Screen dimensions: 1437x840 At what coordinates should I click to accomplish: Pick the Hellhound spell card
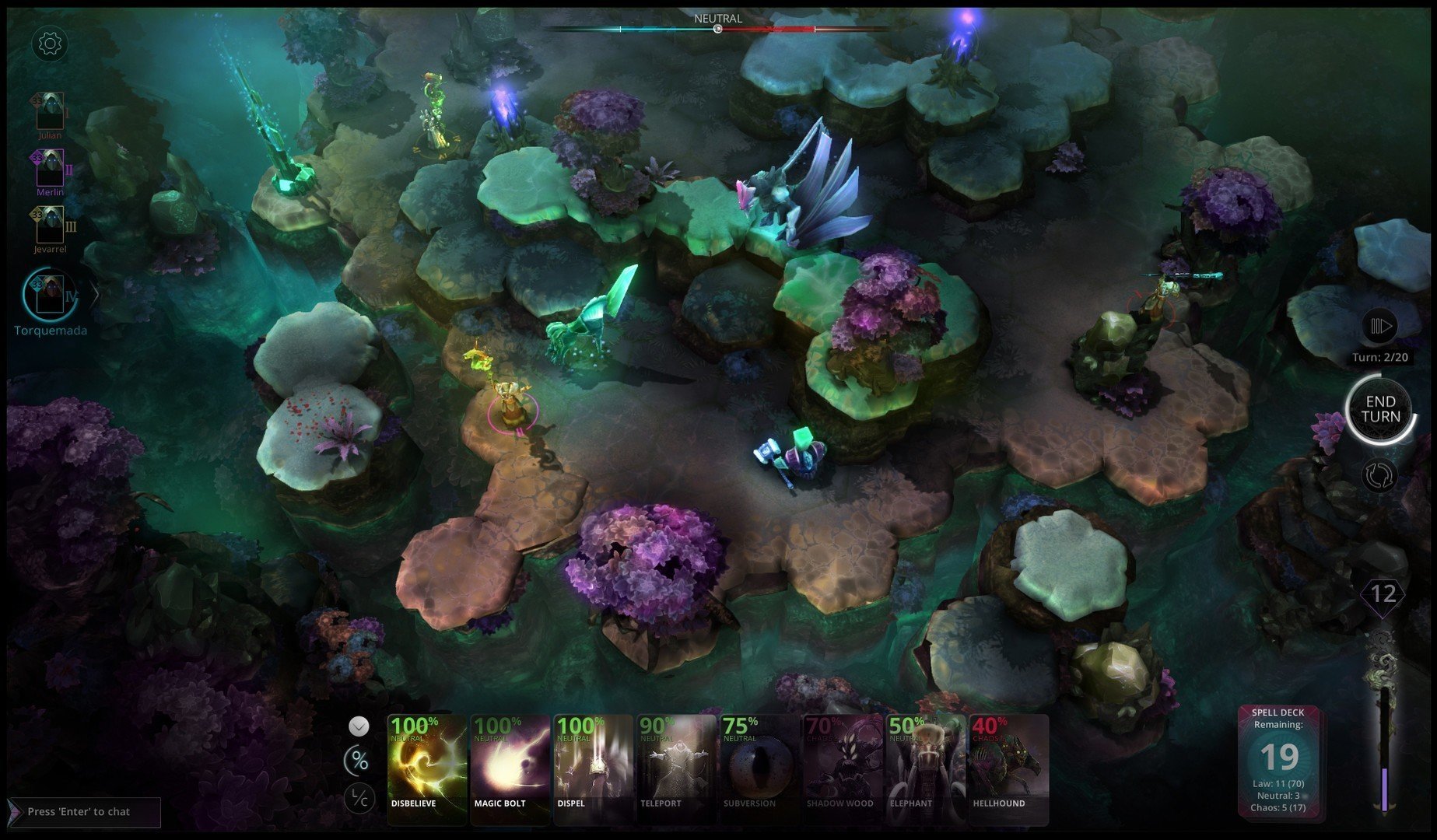point(1008,768)
